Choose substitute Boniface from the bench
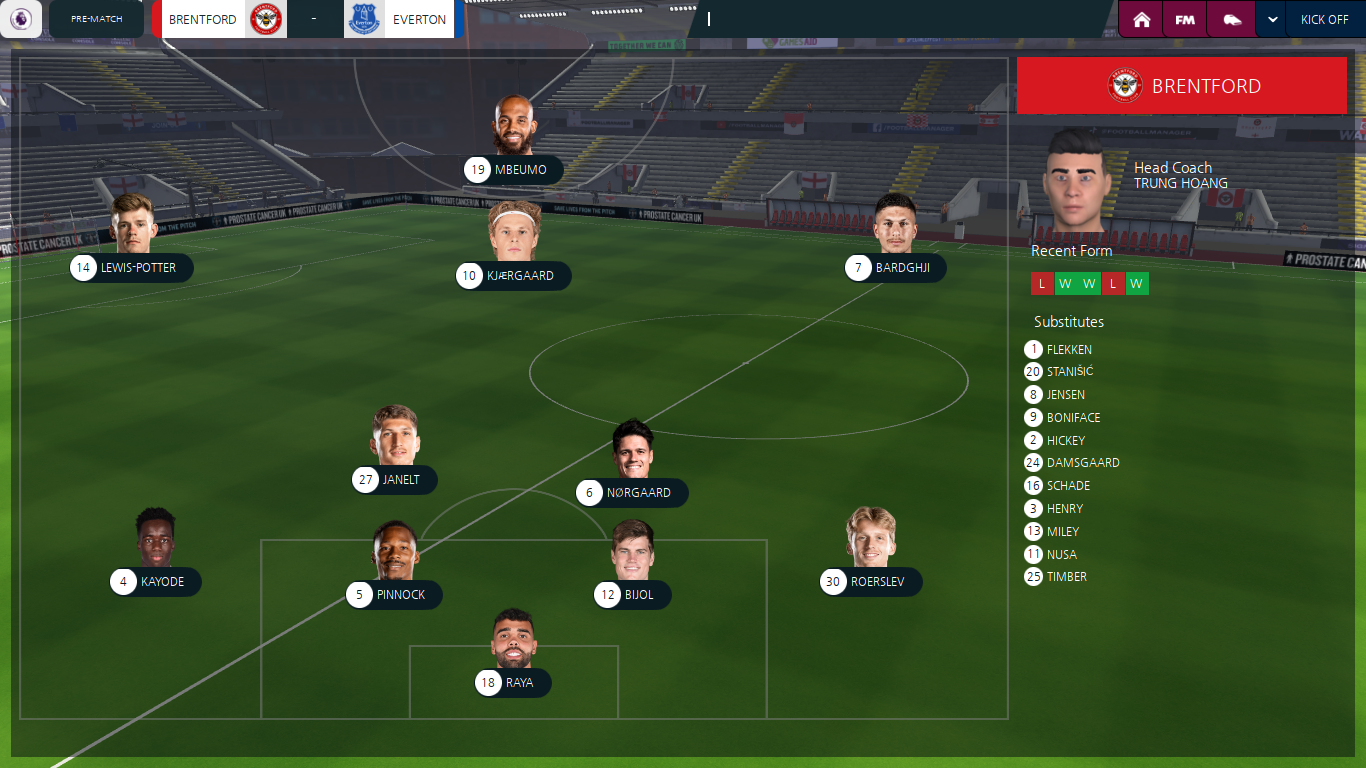The width and height of the screenshot is (1366, 768). pos(1072,418)
